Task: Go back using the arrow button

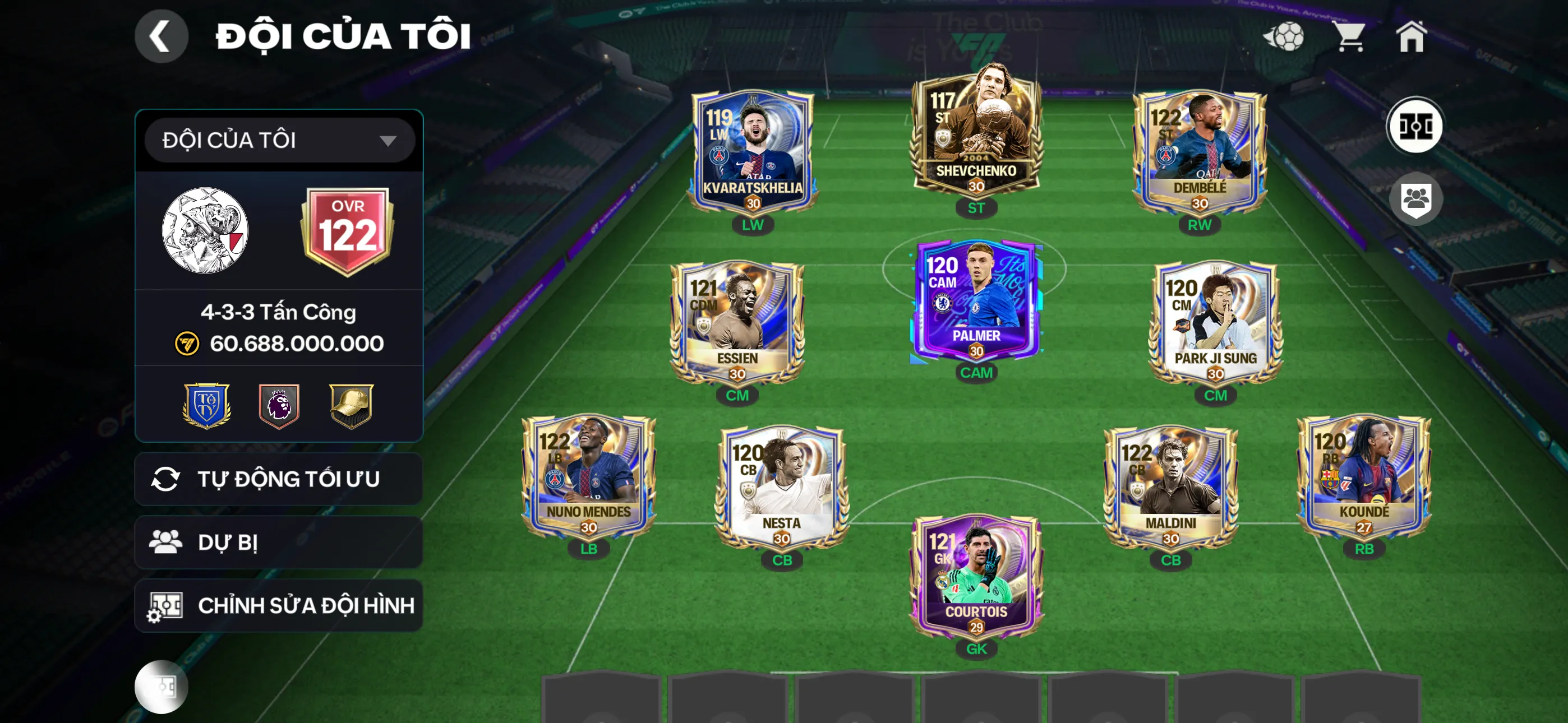Action: tap(161, 36)
